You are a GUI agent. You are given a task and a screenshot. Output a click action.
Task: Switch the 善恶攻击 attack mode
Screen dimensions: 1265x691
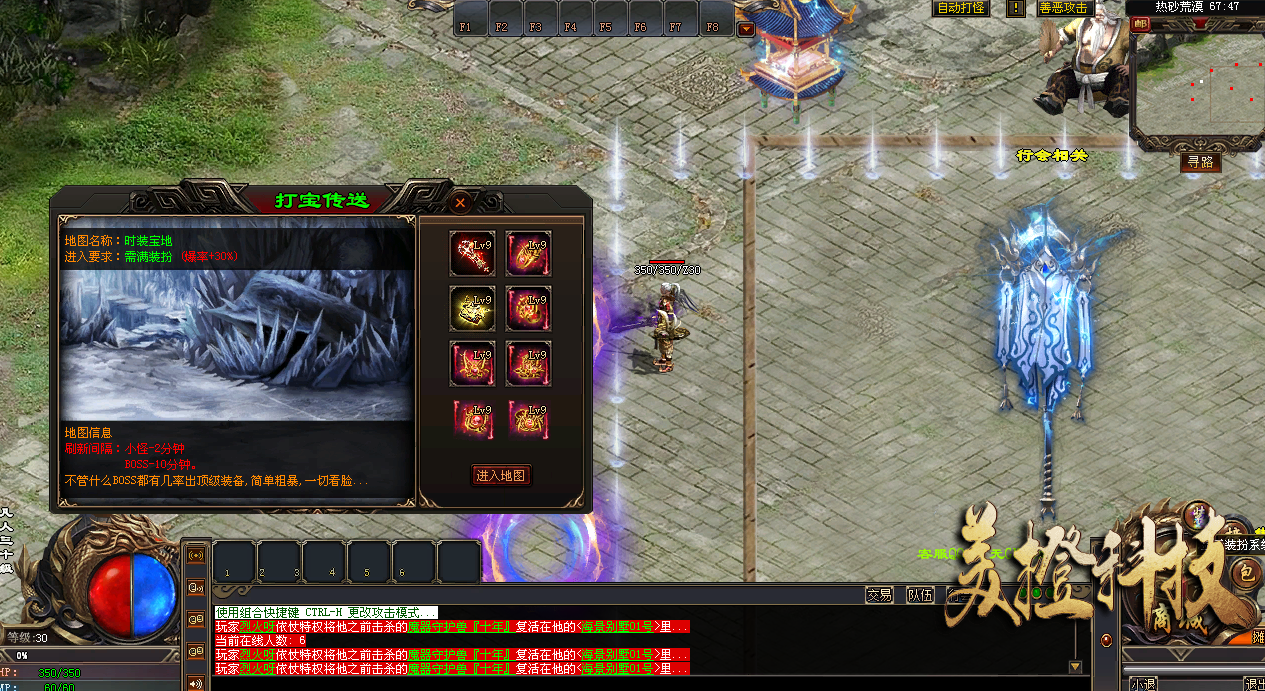pos(1063,8)
